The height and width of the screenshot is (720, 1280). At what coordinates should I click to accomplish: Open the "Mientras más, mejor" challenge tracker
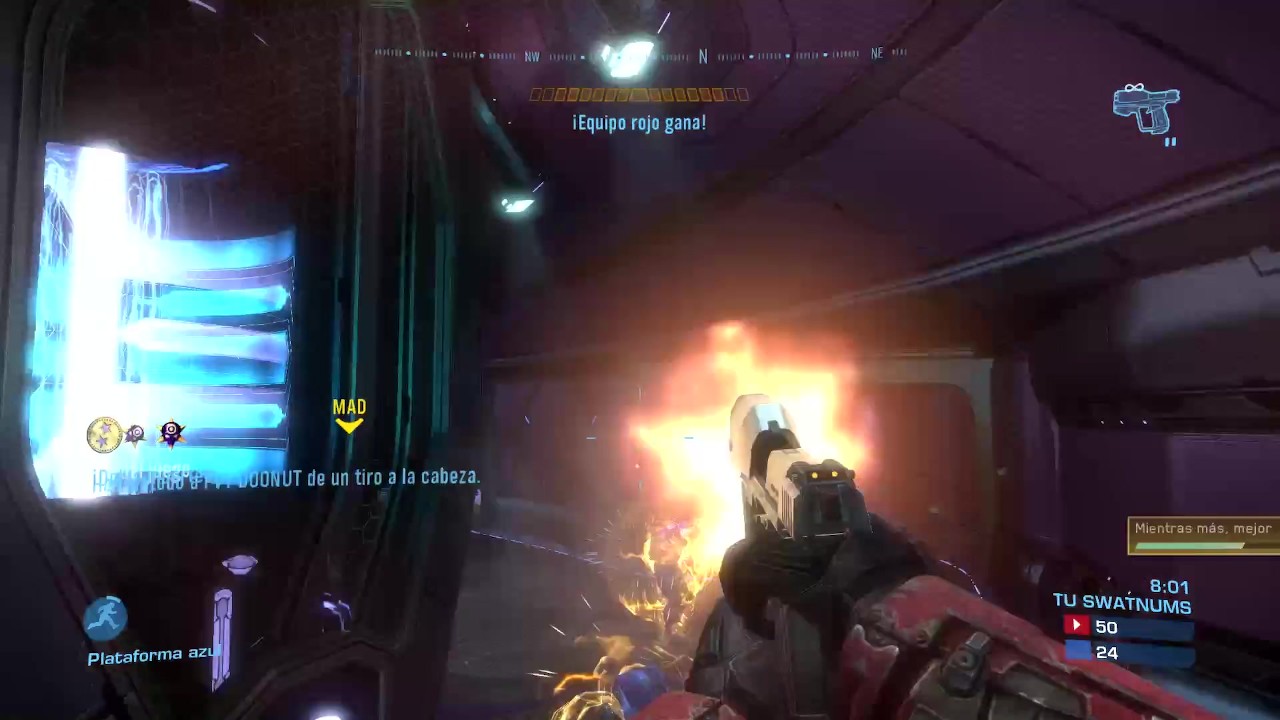1203,535
